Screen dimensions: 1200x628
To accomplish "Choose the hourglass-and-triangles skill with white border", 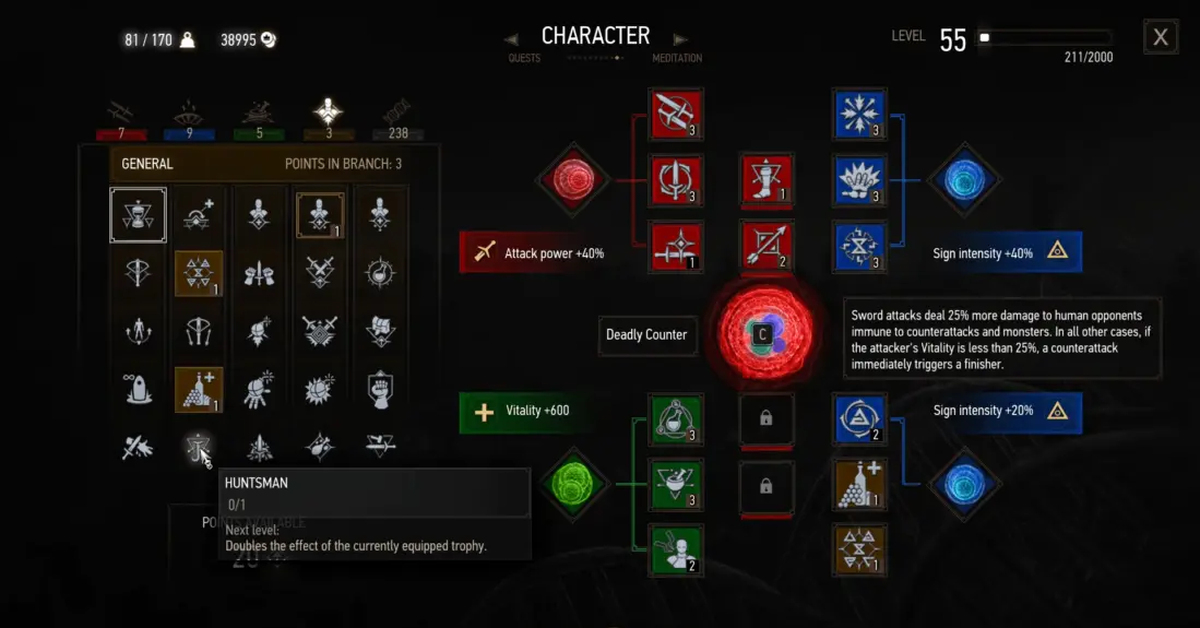I will click(138, 215).
